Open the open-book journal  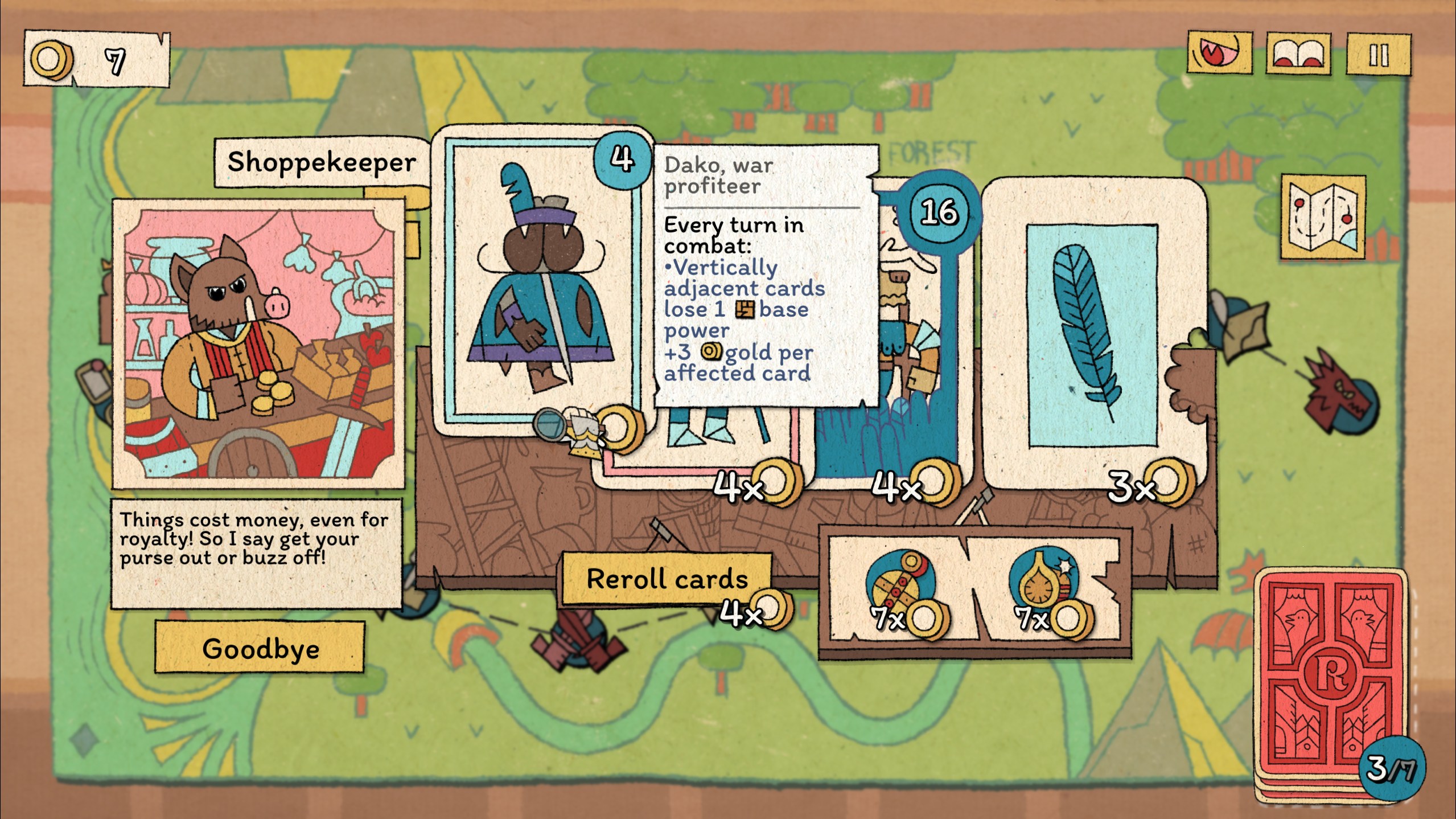(x=1298, y=55)
